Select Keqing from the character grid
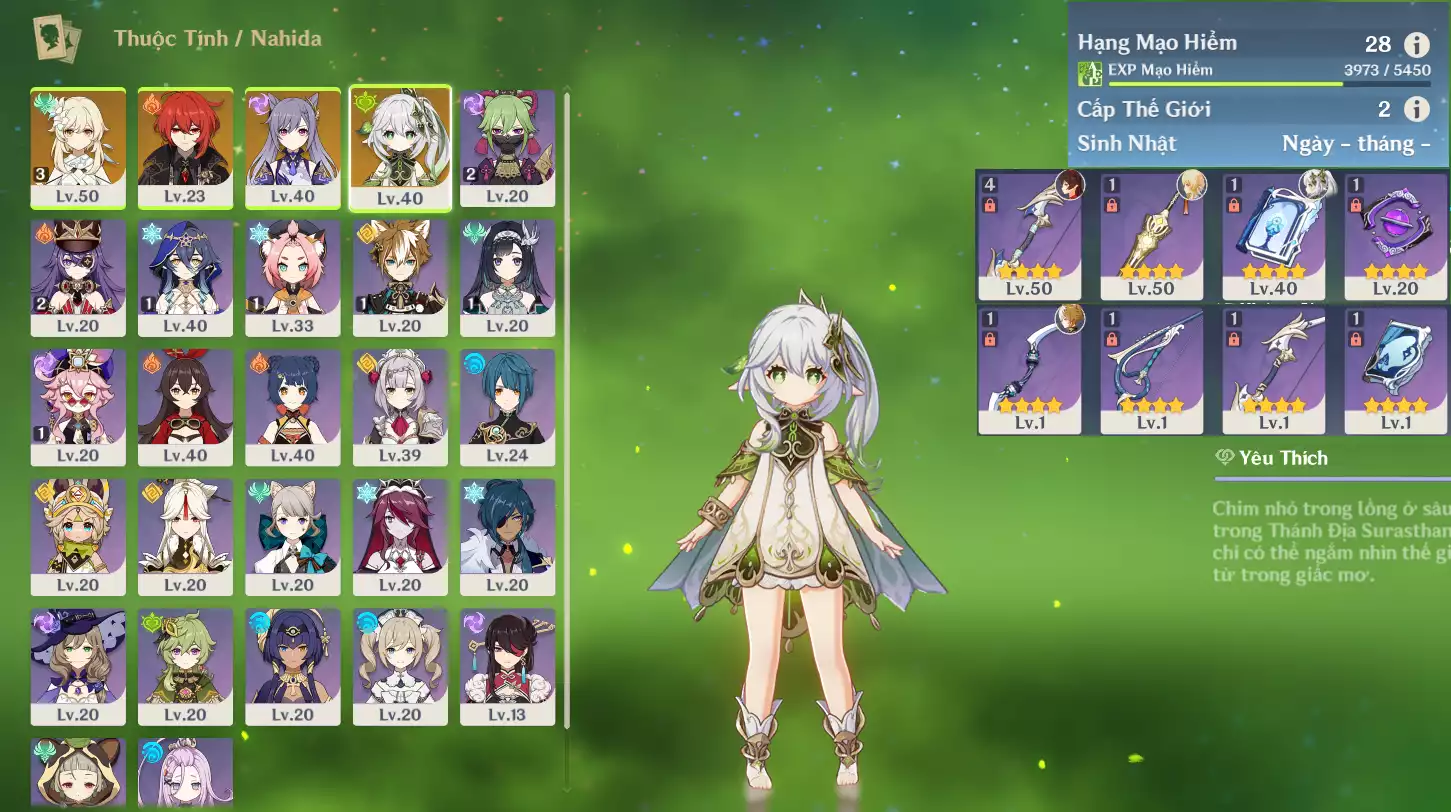The width and height of the screenshot is (1451, 812). click(x=292, y=147)
